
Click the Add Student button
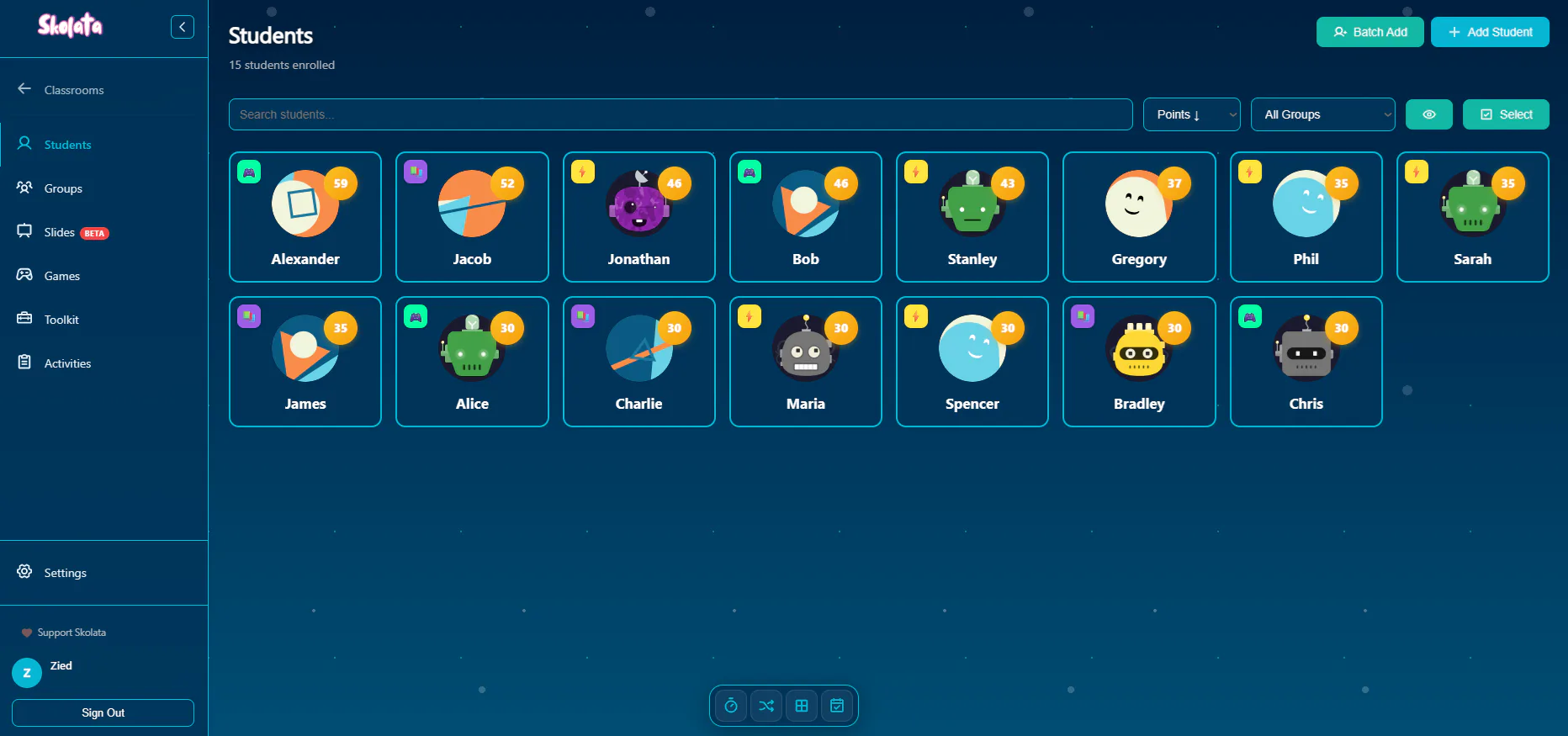[x=1490, y=32]
